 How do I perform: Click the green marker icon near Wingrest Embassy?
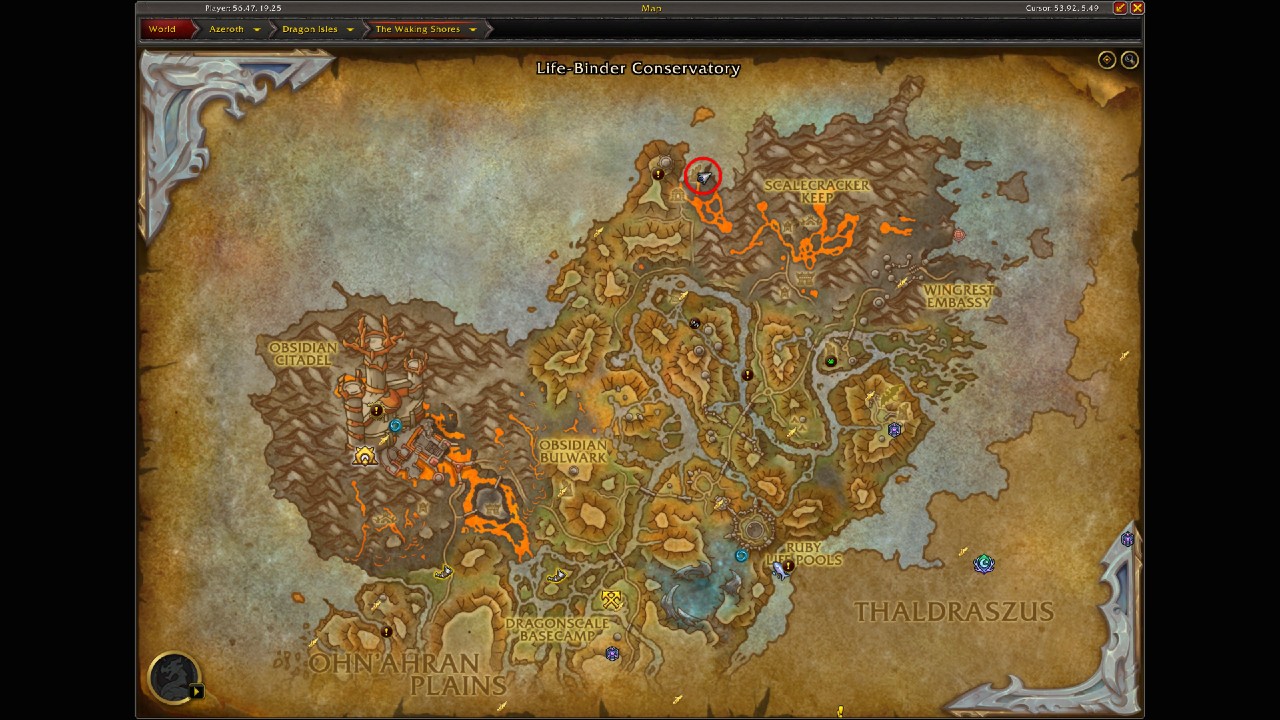(833, 360)
